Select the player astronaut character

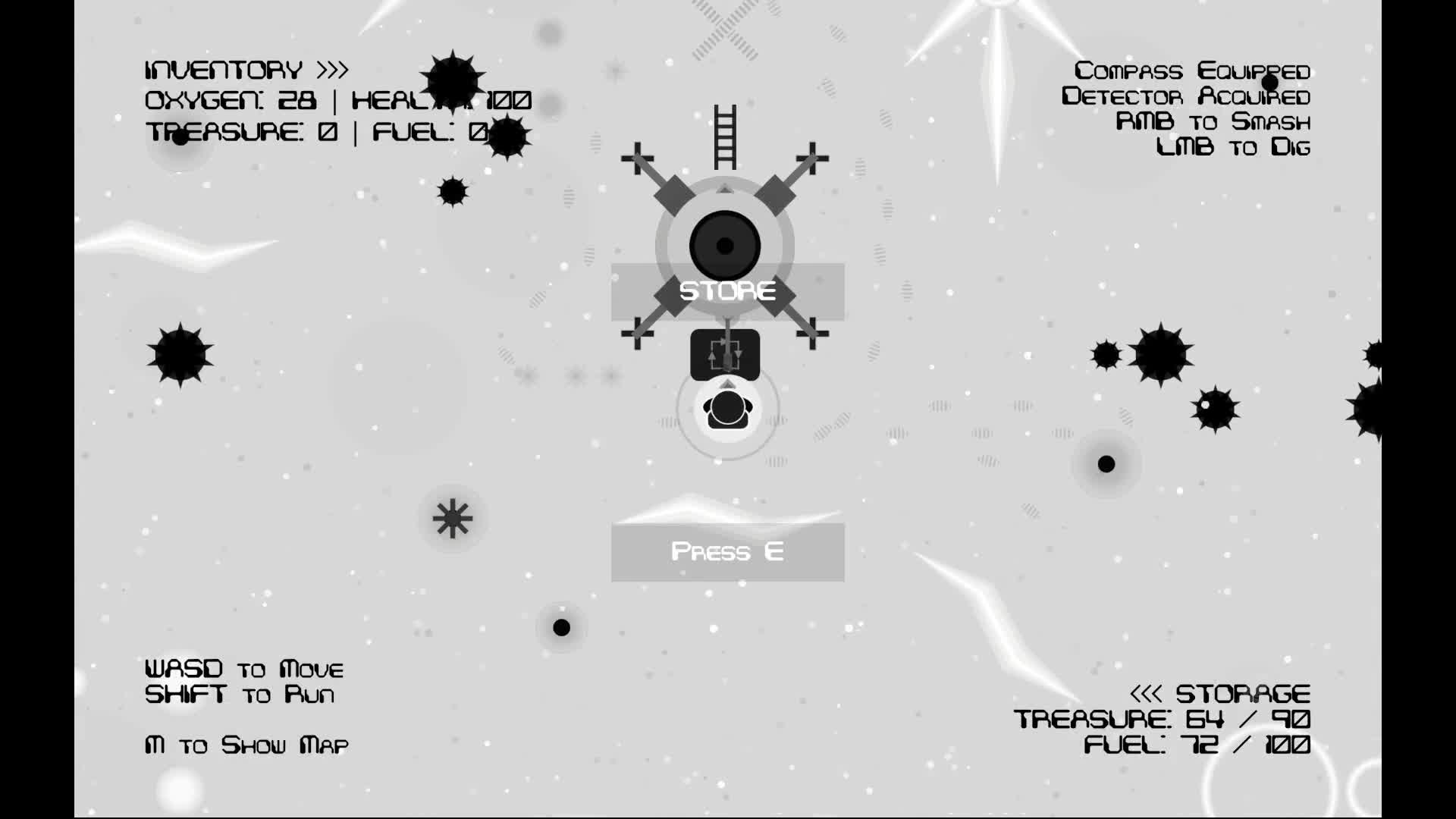[x=726, y=409]
